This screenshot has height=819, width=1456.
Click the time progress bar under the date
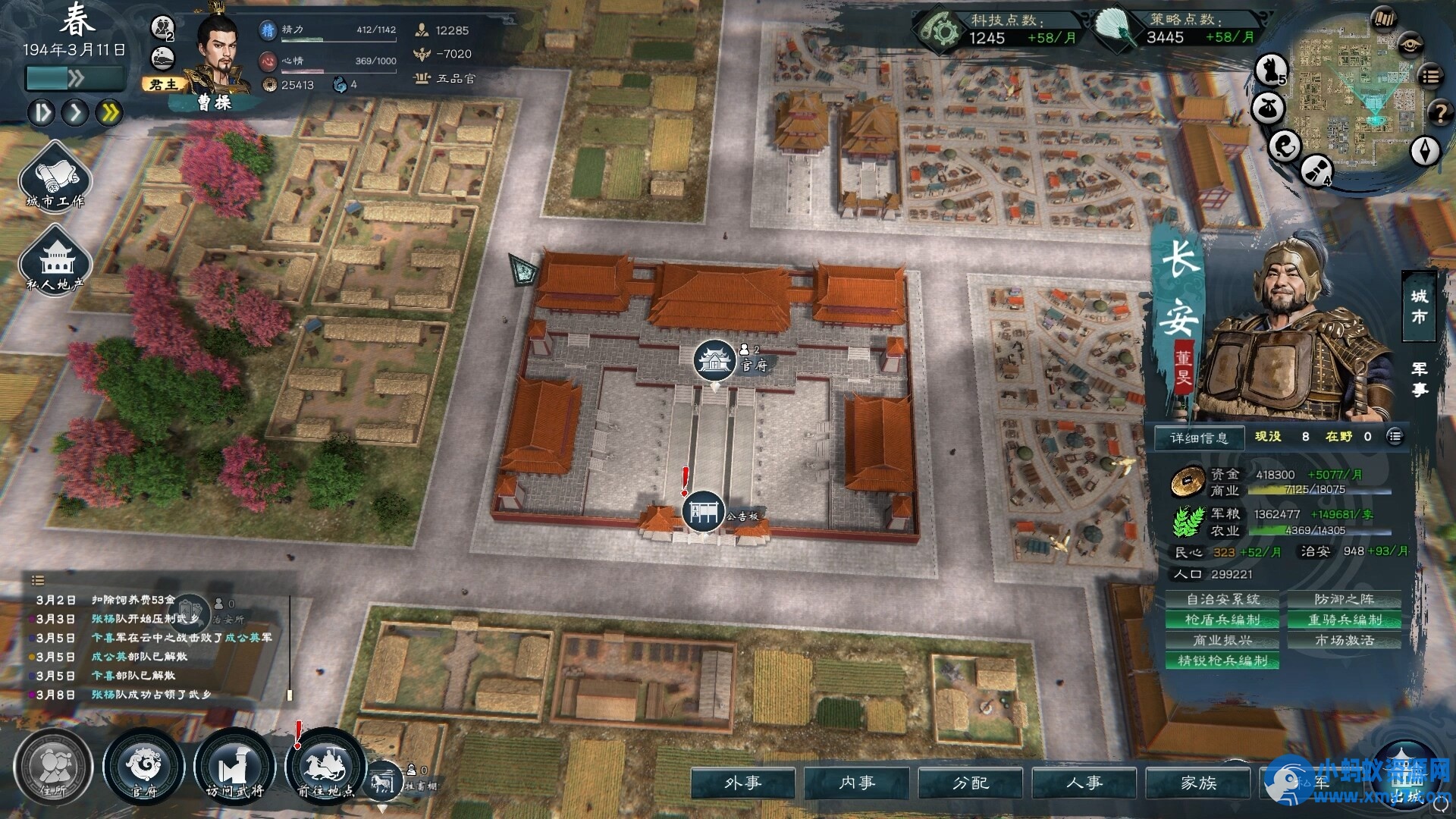74,77
